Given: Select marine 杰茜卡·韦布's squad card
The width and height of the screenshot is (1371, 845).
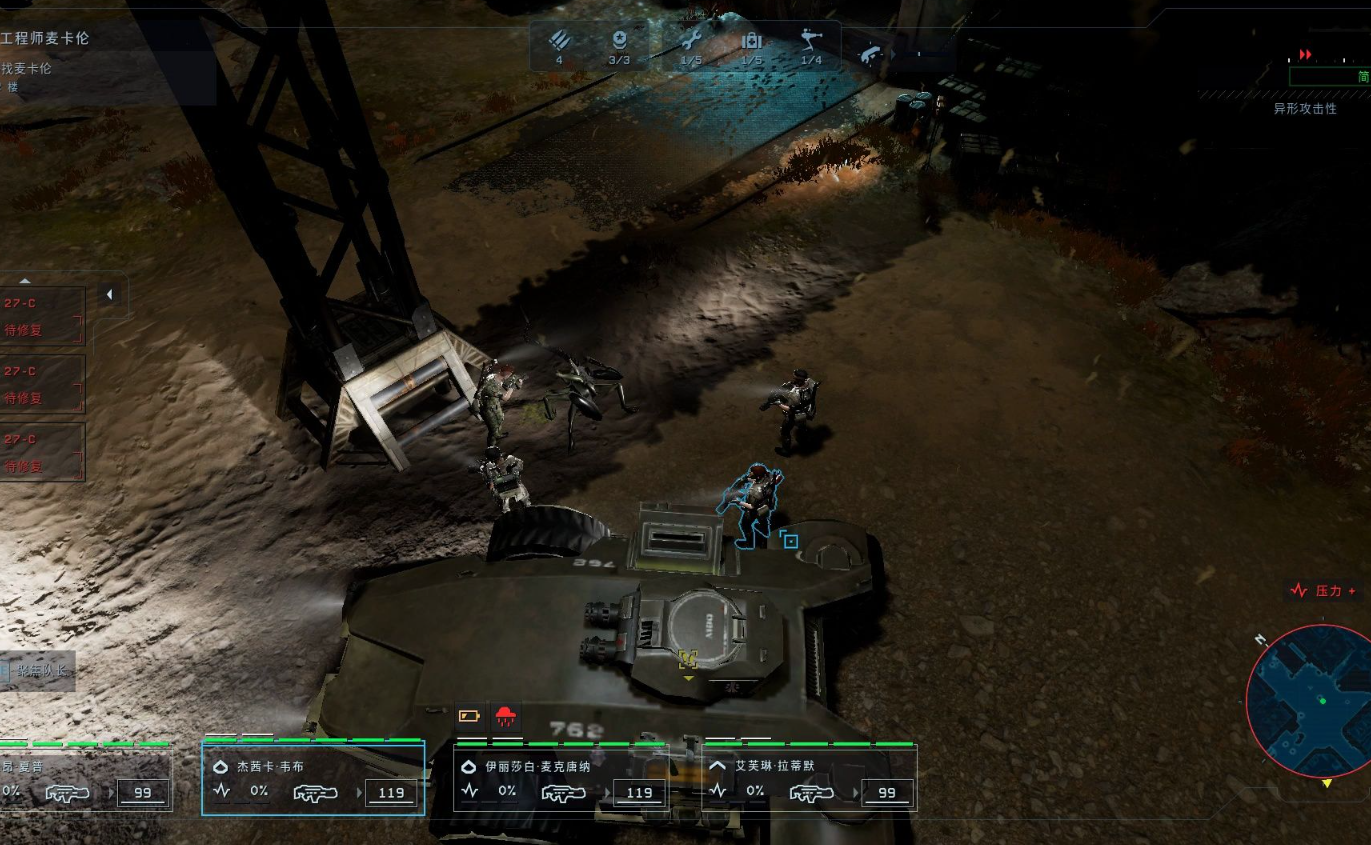Looking at the screenshot, I should (x=313, y=779).
